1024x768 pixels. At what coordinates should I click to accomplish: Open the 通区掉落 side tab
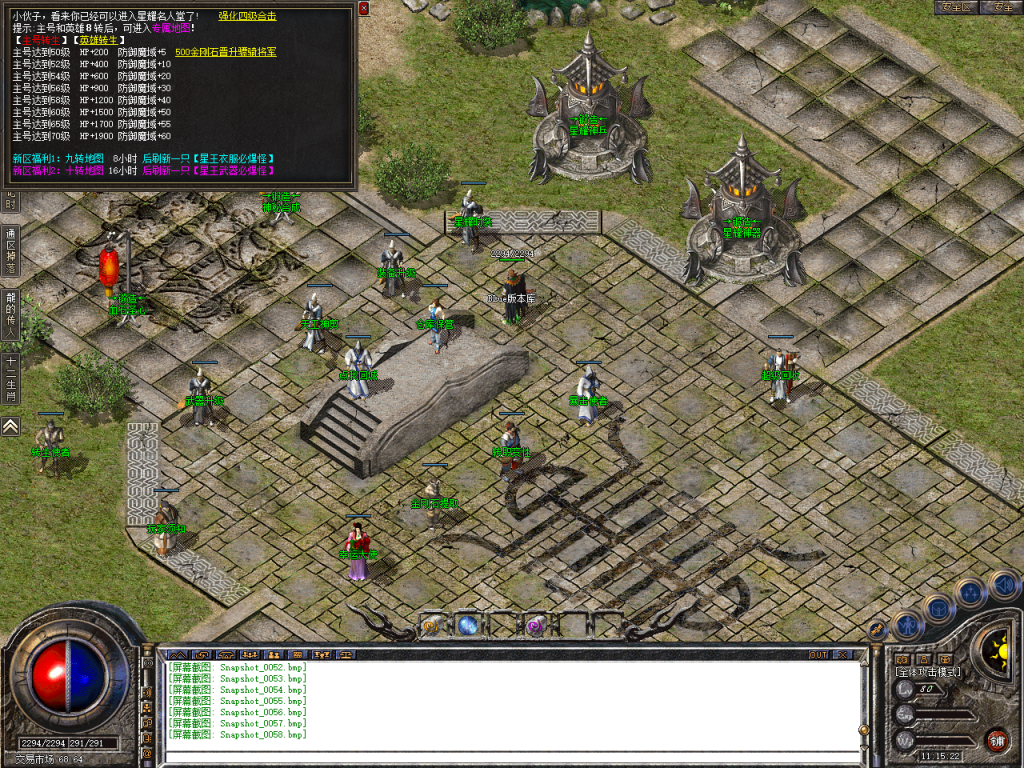(x=10, y=252)
